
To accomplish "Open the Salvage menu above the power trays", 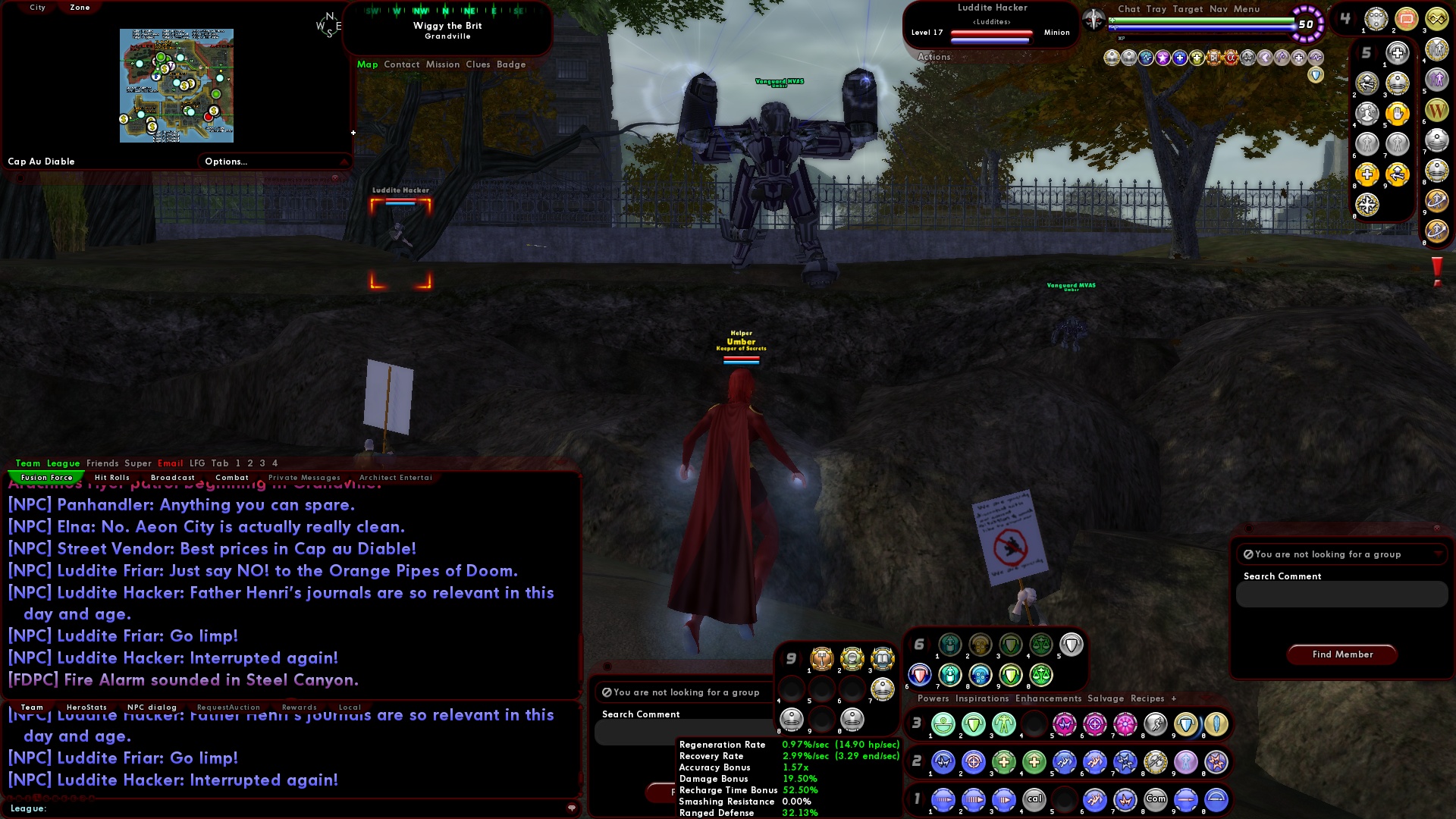I will point(1106,698).
